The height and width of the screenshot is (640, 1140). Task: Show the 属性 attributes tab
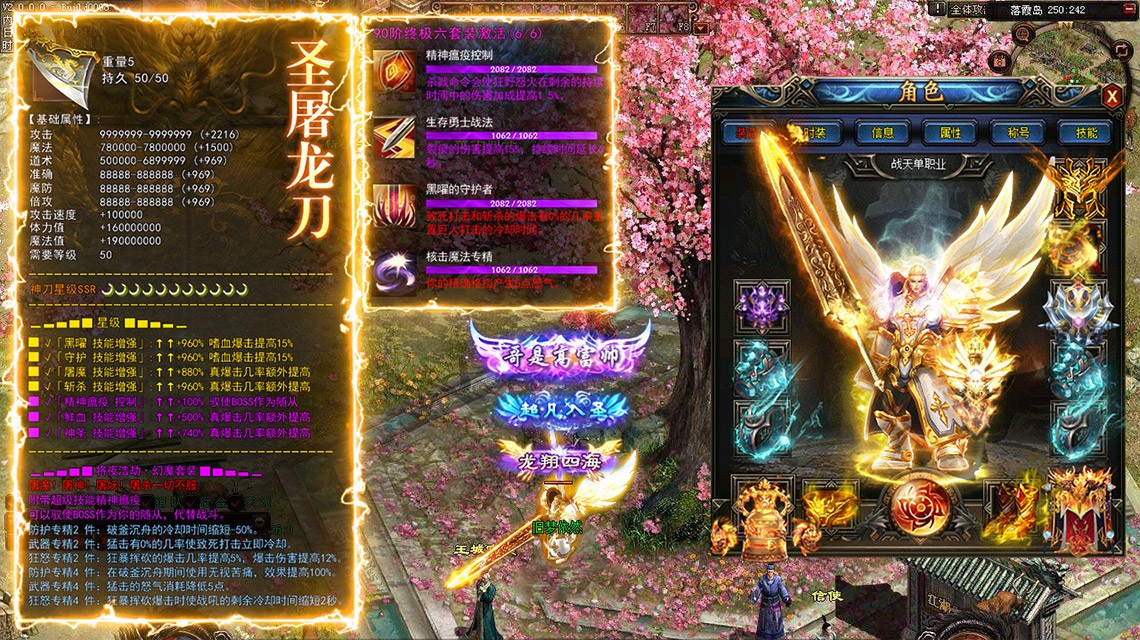point(950,132)
